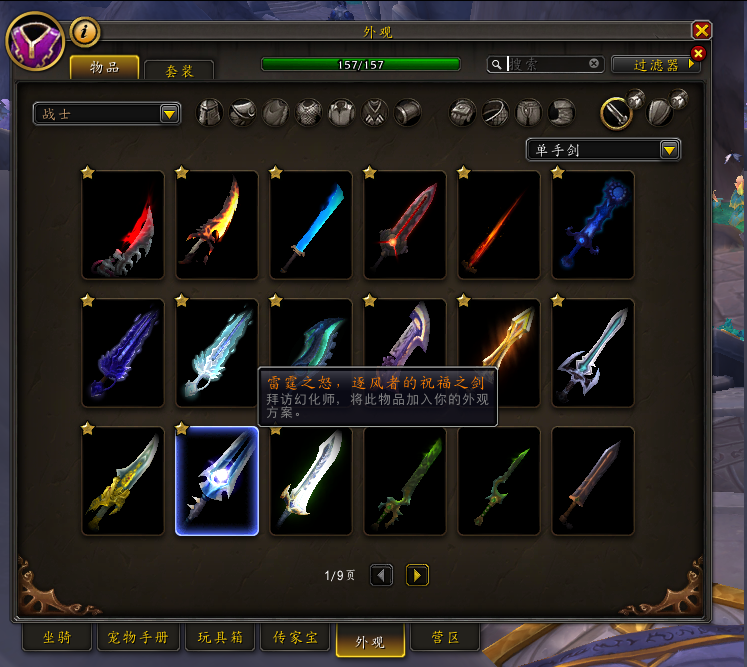Switch to the 套装 sets tab
The height and width of the screenshot is (667, 747).
[178, 70]
